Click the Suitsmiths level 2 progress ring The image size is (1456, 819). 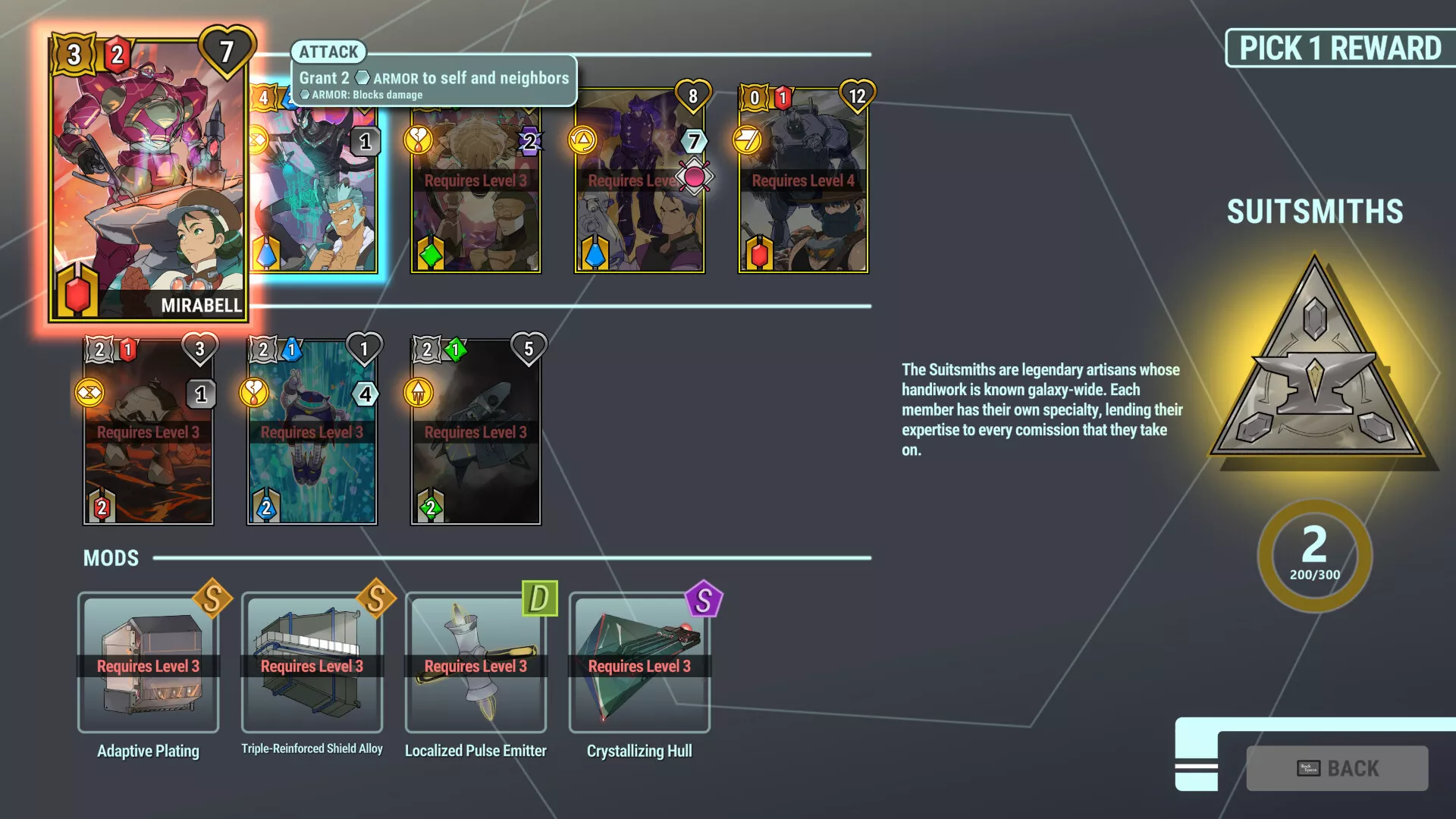1315,555
